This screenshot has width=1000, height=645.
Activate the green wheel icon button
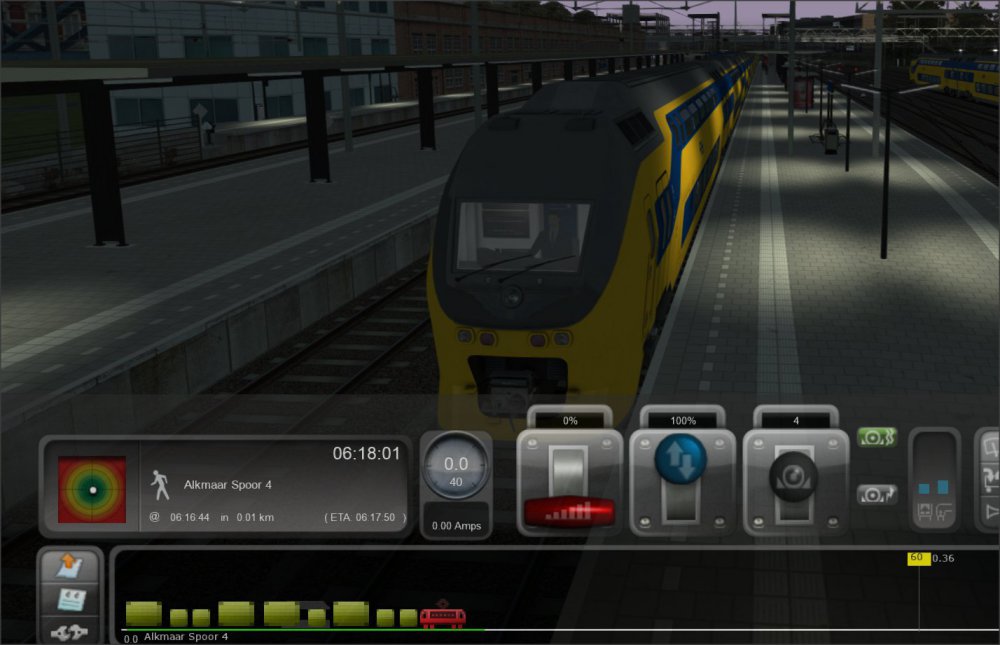point(876,438)
